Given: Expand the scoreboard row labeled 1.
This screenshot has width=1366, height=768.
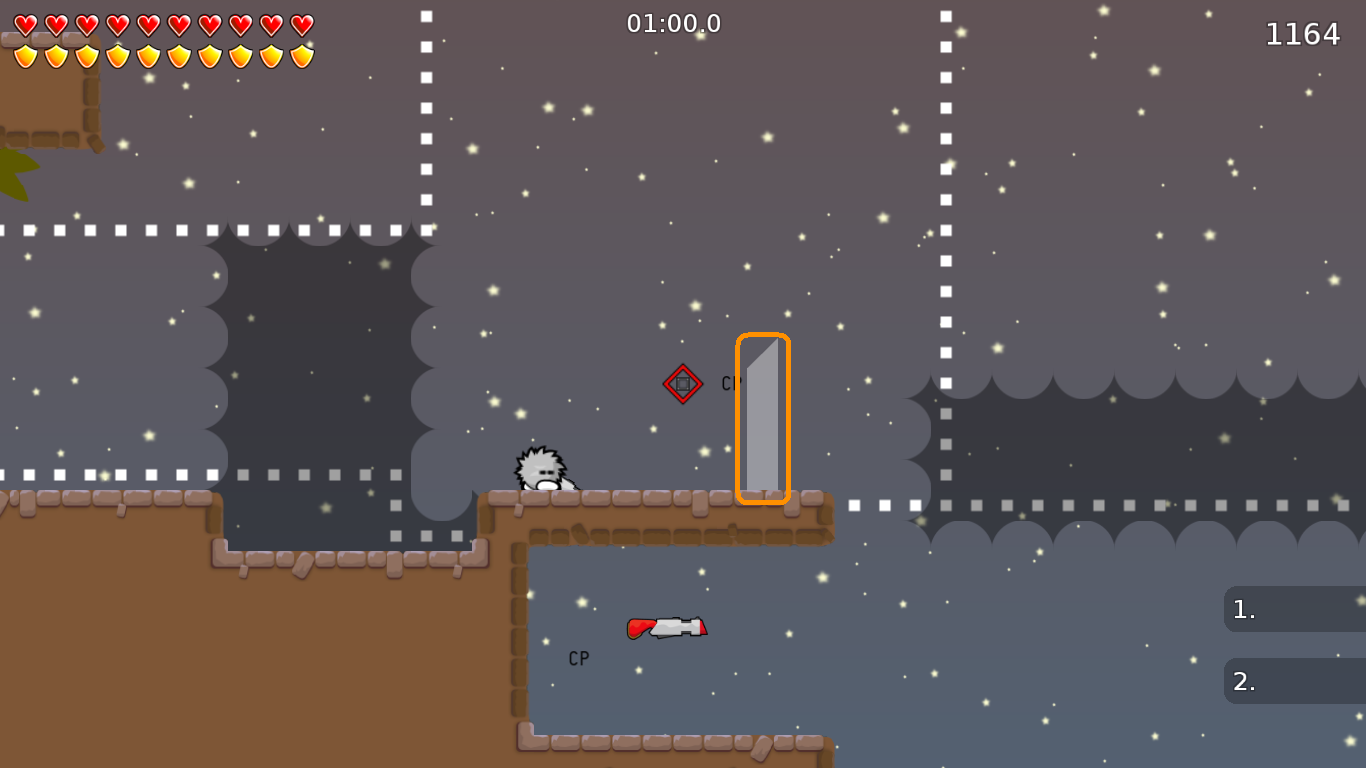Looking at the screenshot, I should point(1294,608).
